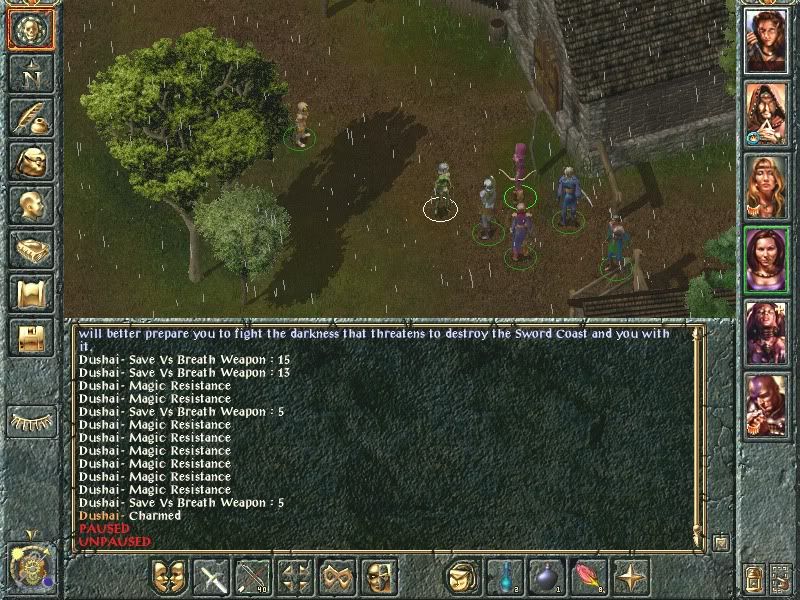
Task: Equip the sword weapon slot
Action: (x=213, y=577)
